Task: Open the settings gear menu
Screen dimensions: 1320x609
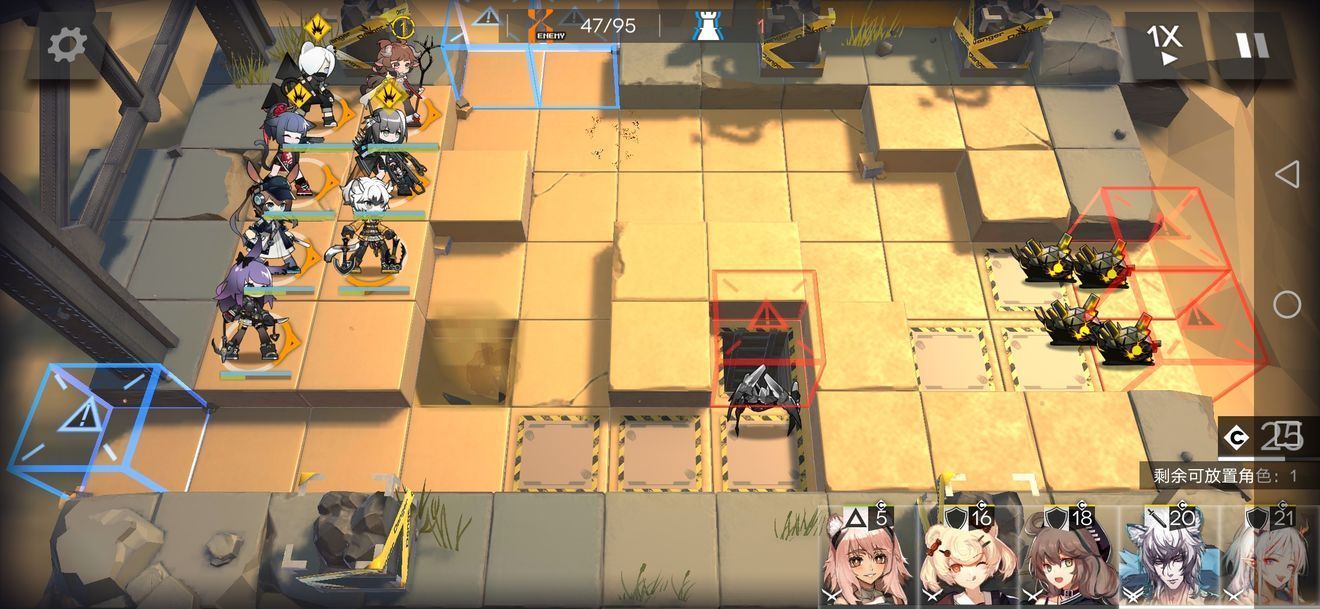Action: click(x=68, y=45)
